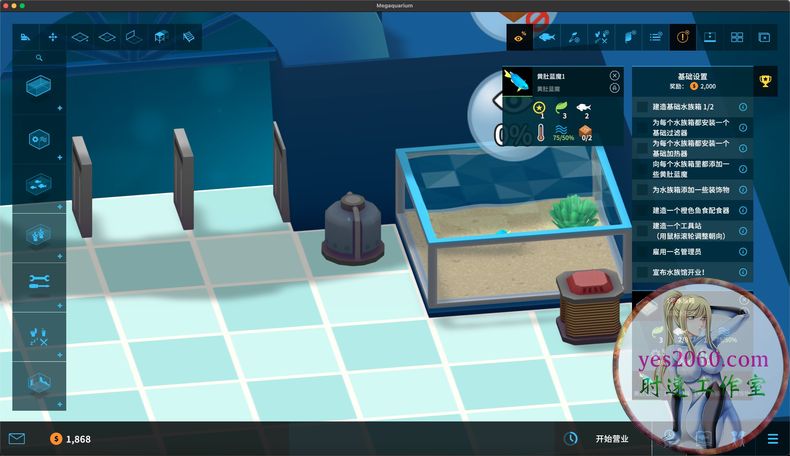
Task: Open the trophy rewards button
Action: click(765, 81)
